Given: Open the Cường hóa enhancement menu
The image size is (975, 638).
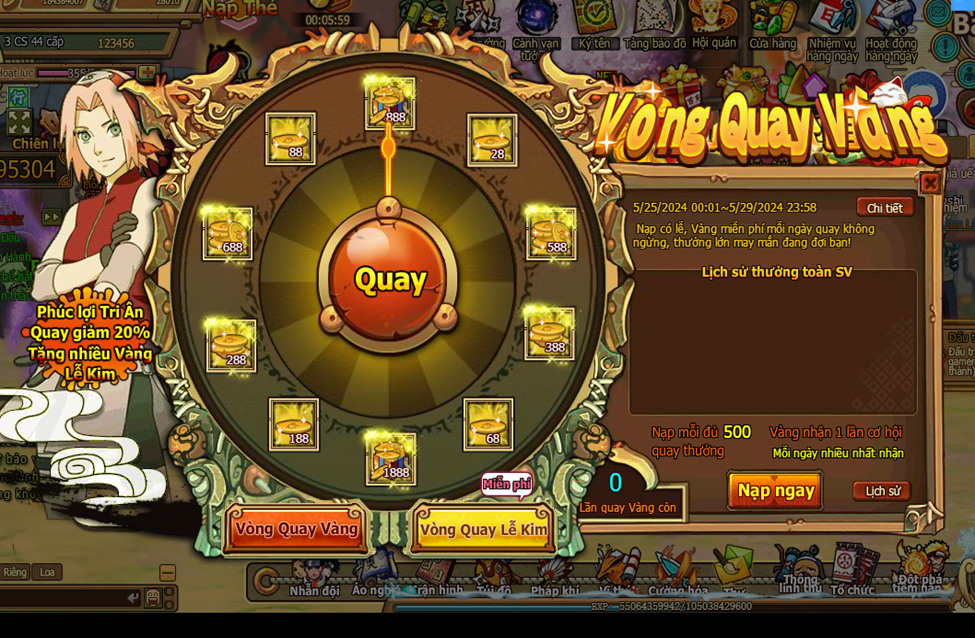Looking at the screenshot, I should click(677, 580).
